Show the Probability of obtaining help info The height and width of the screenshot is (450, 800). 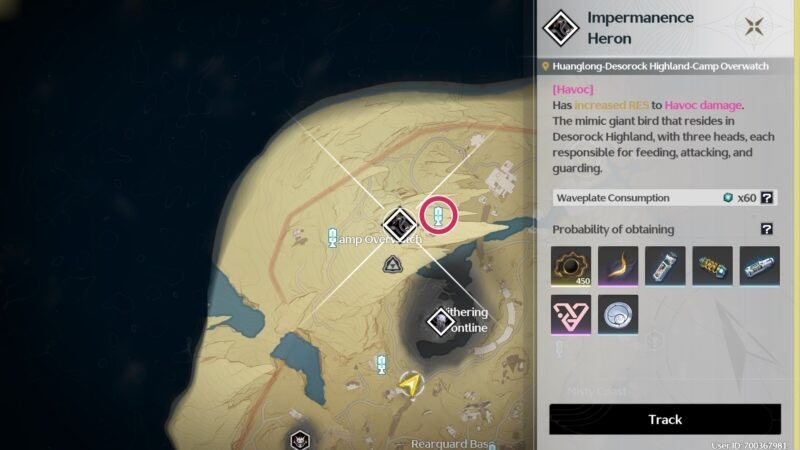tap(767, 229)
